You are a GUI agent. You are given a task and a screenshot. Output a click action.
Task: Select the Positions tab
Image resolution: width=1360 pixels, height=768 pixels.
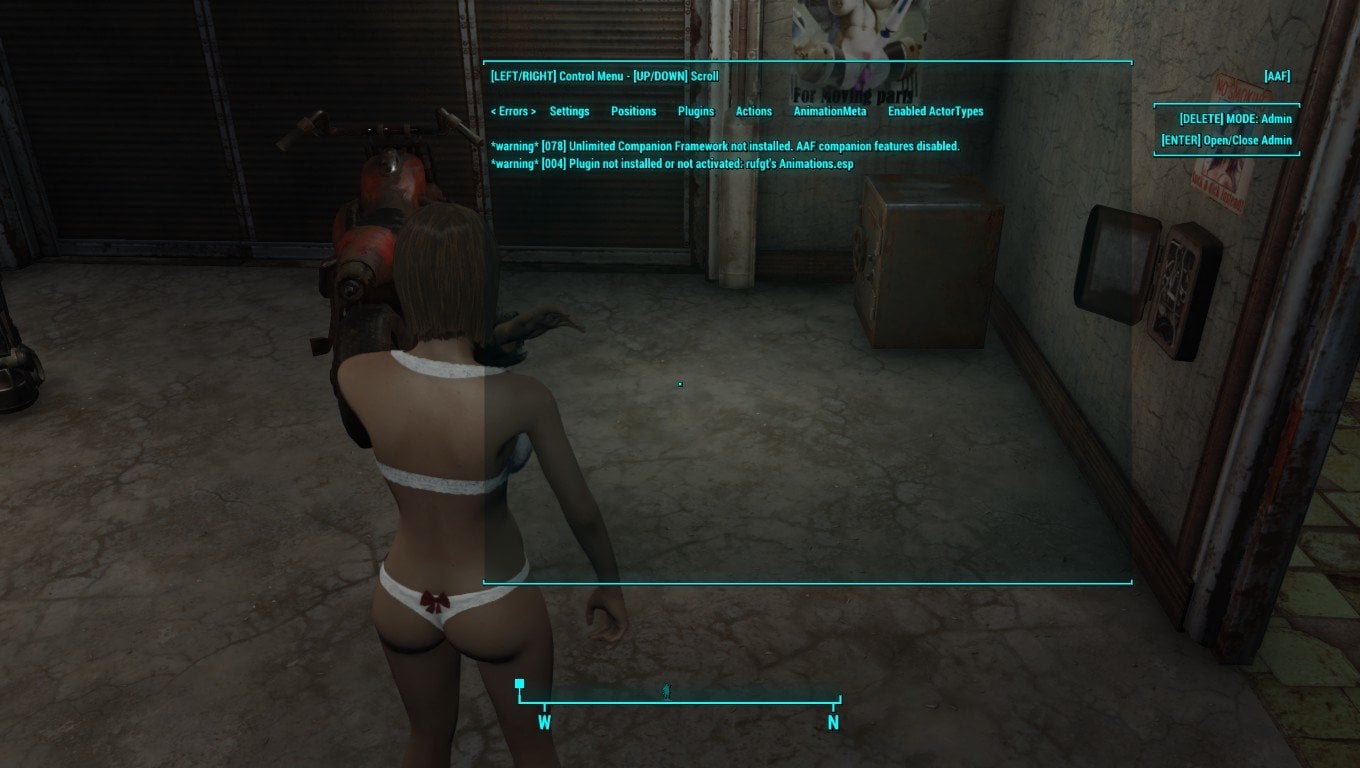633,111
